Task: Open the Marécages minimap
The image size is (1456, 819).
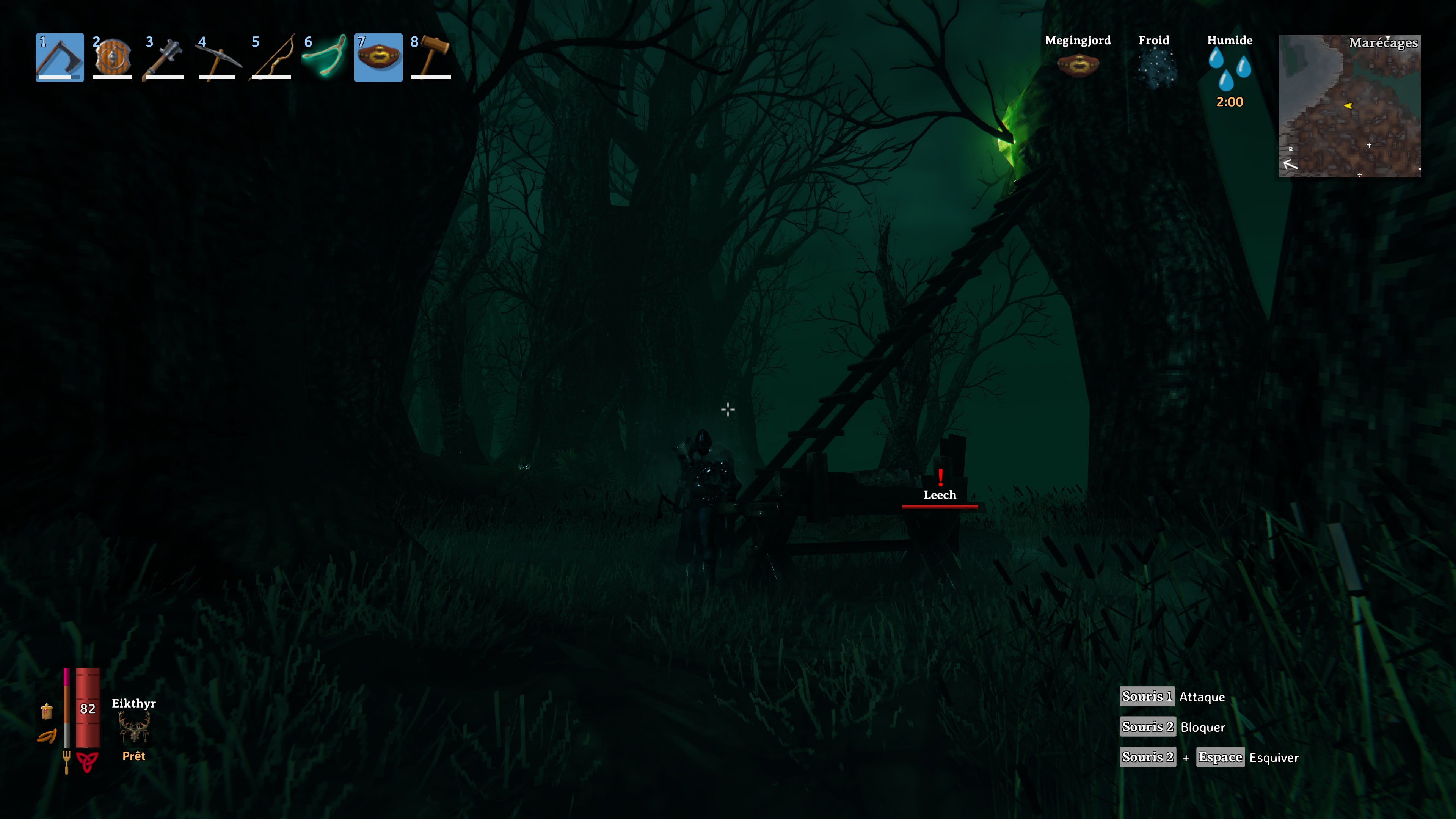Action: pos(1349,106)
